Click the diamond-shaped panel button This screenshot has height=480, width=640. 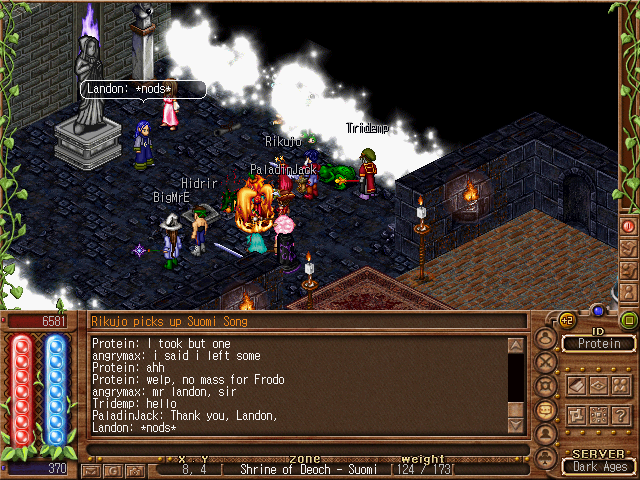pyautogui.click(x=598, y=384)
